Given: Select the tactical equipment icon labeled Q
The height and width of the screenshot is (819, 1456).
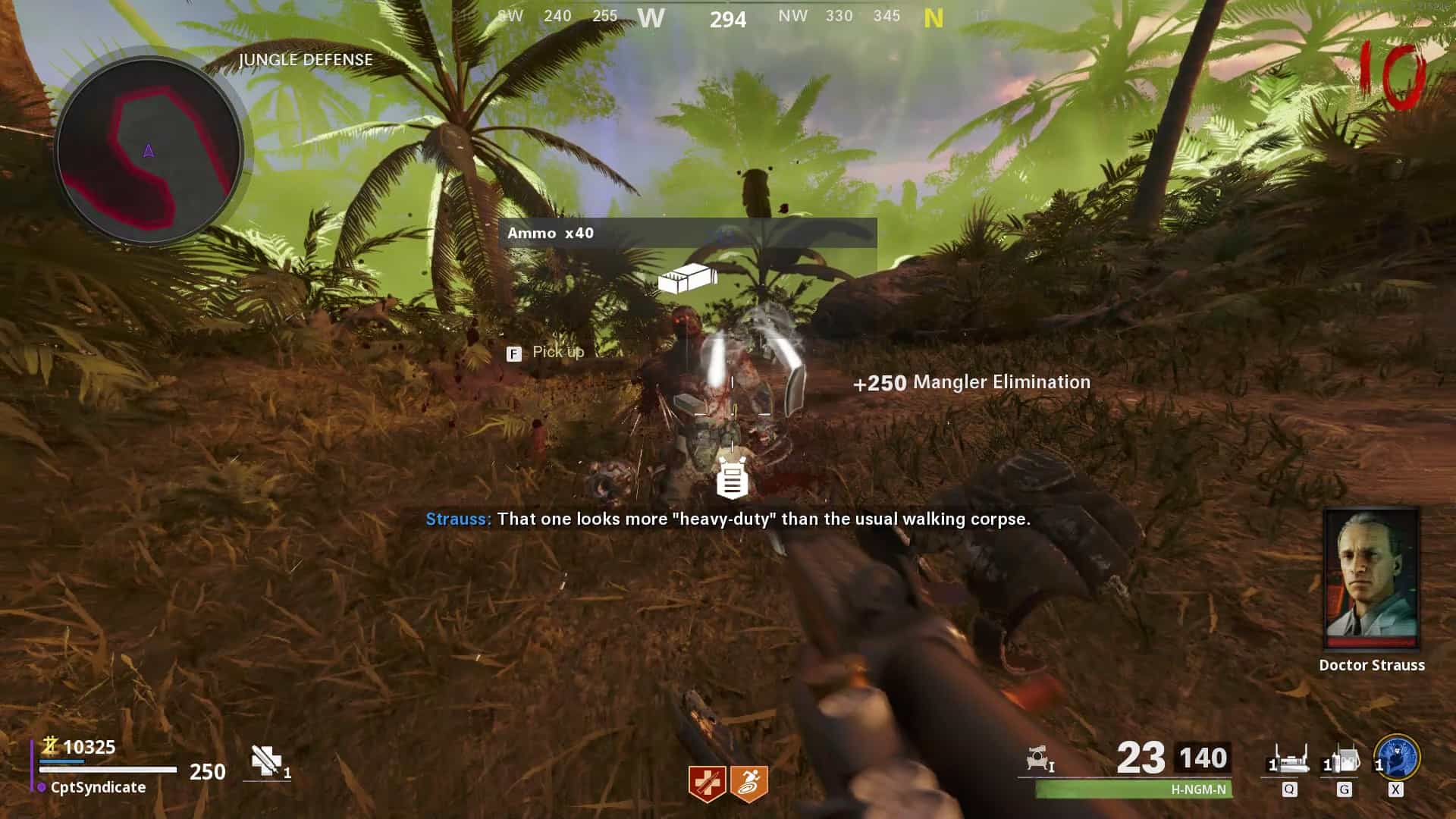Looking at the screenshot, I should 1288,761.
